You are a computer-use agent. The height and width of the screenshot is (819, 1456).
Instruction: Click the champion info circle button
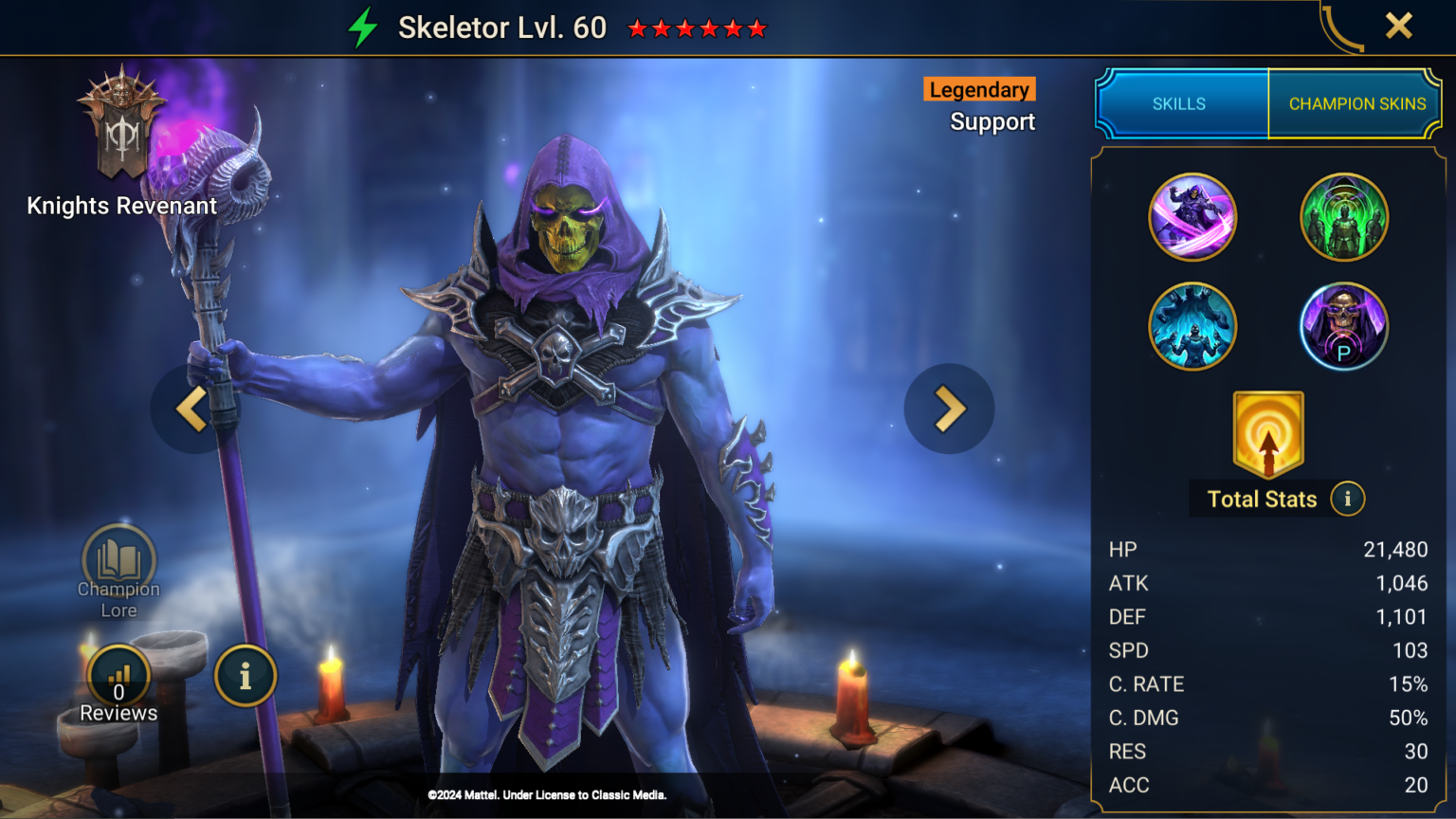246,677
